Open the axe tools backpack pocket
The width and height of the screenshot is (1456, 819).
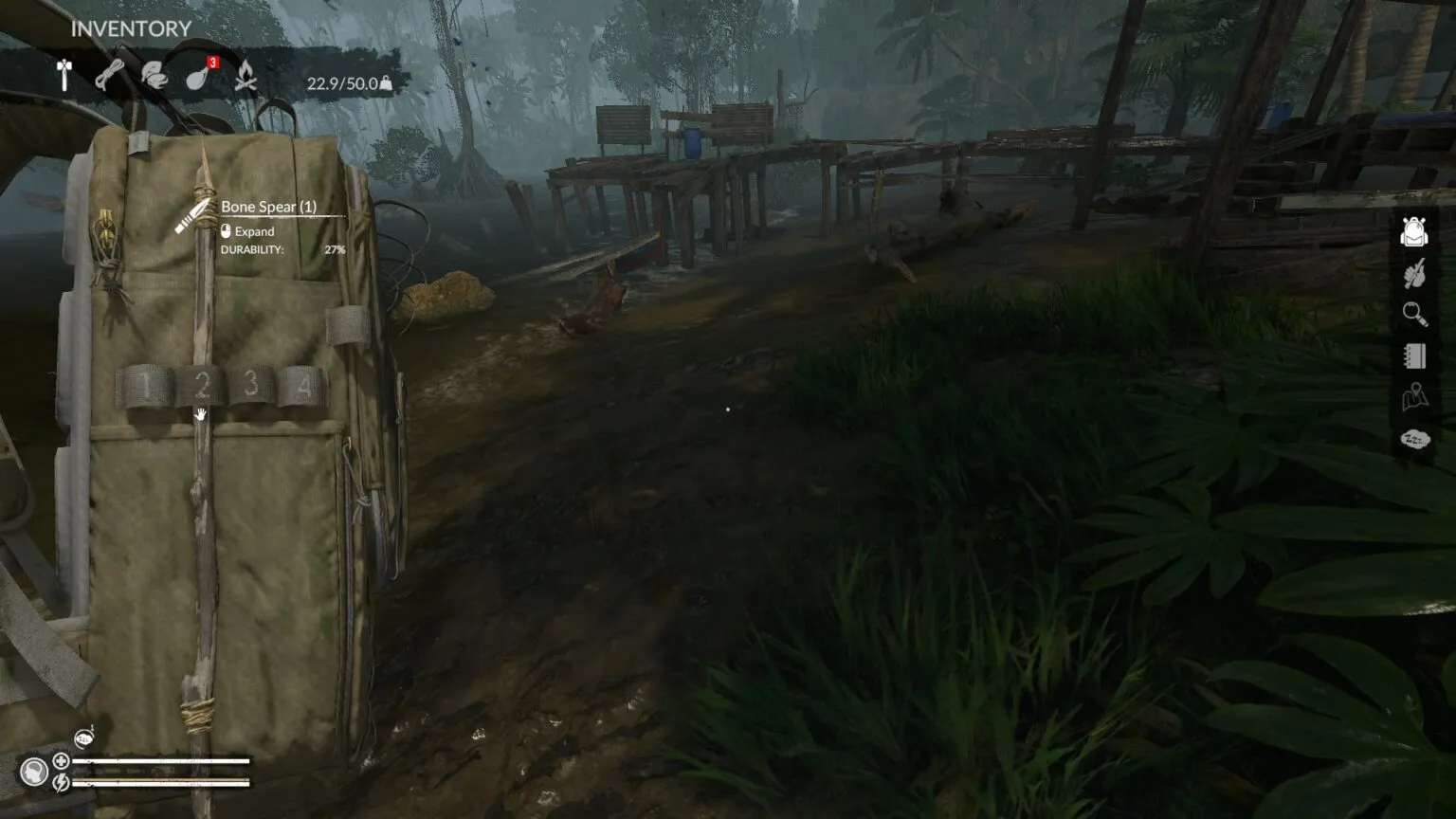coord(64,76)
